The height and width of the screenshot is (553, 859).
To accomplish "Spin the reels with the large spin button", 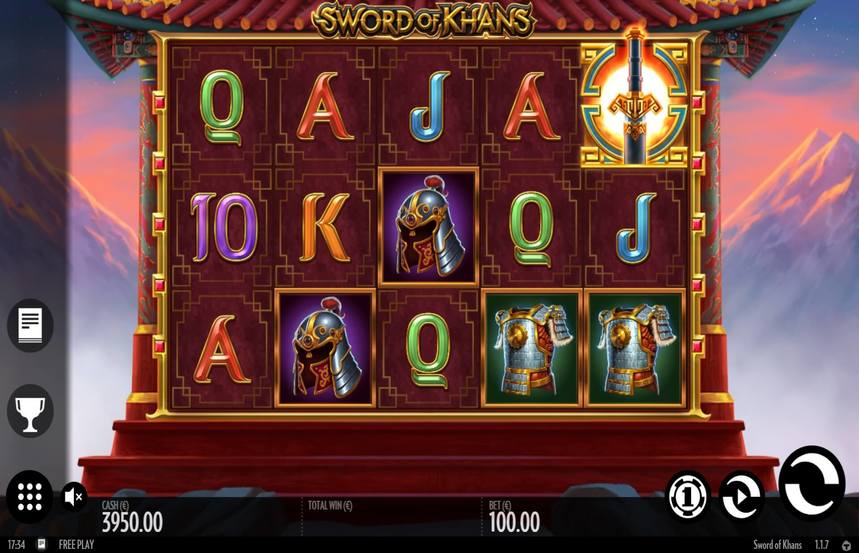I will point(811,484).
